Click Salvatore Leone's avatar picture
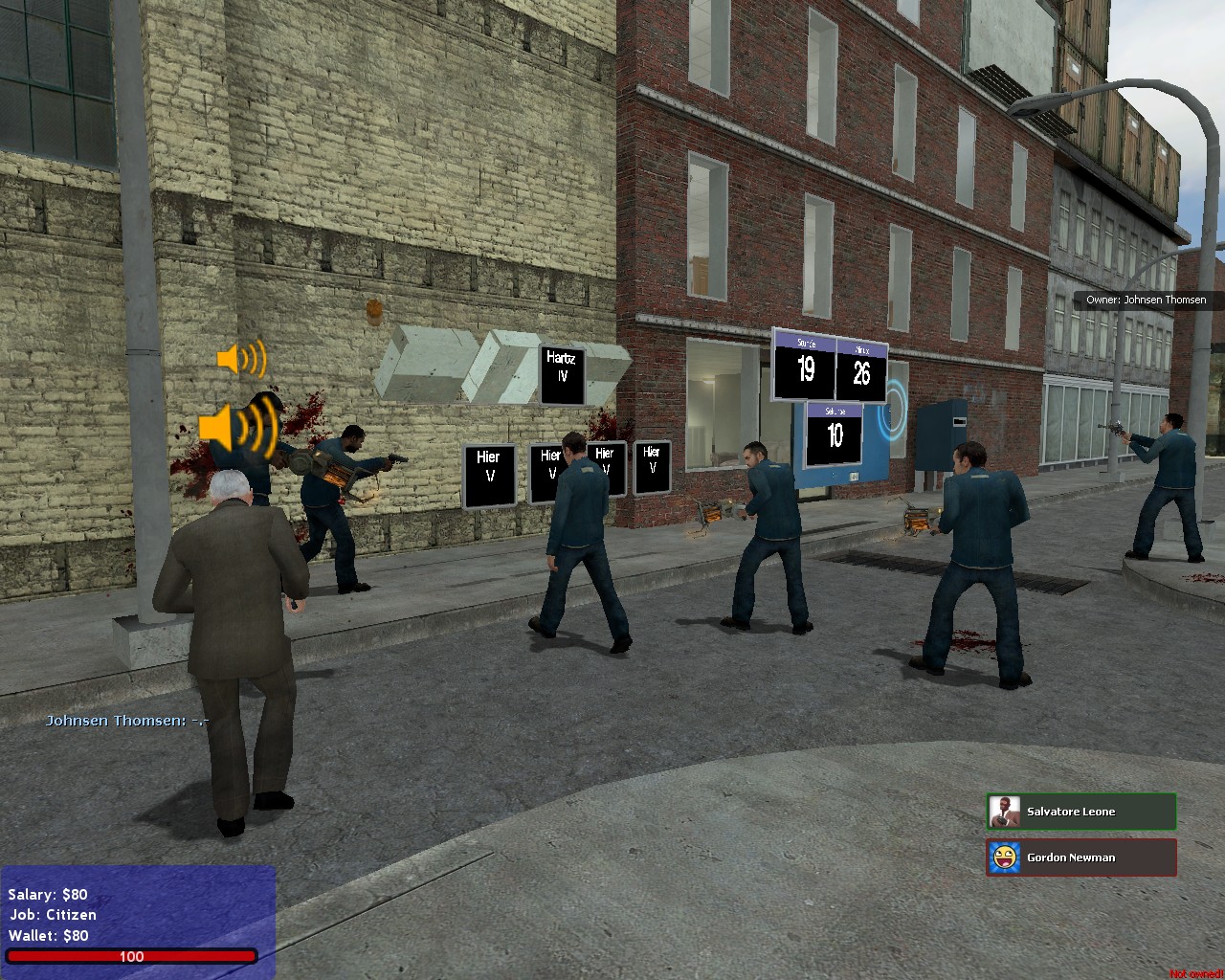 pyautogui.click(x=1005, y=812)
